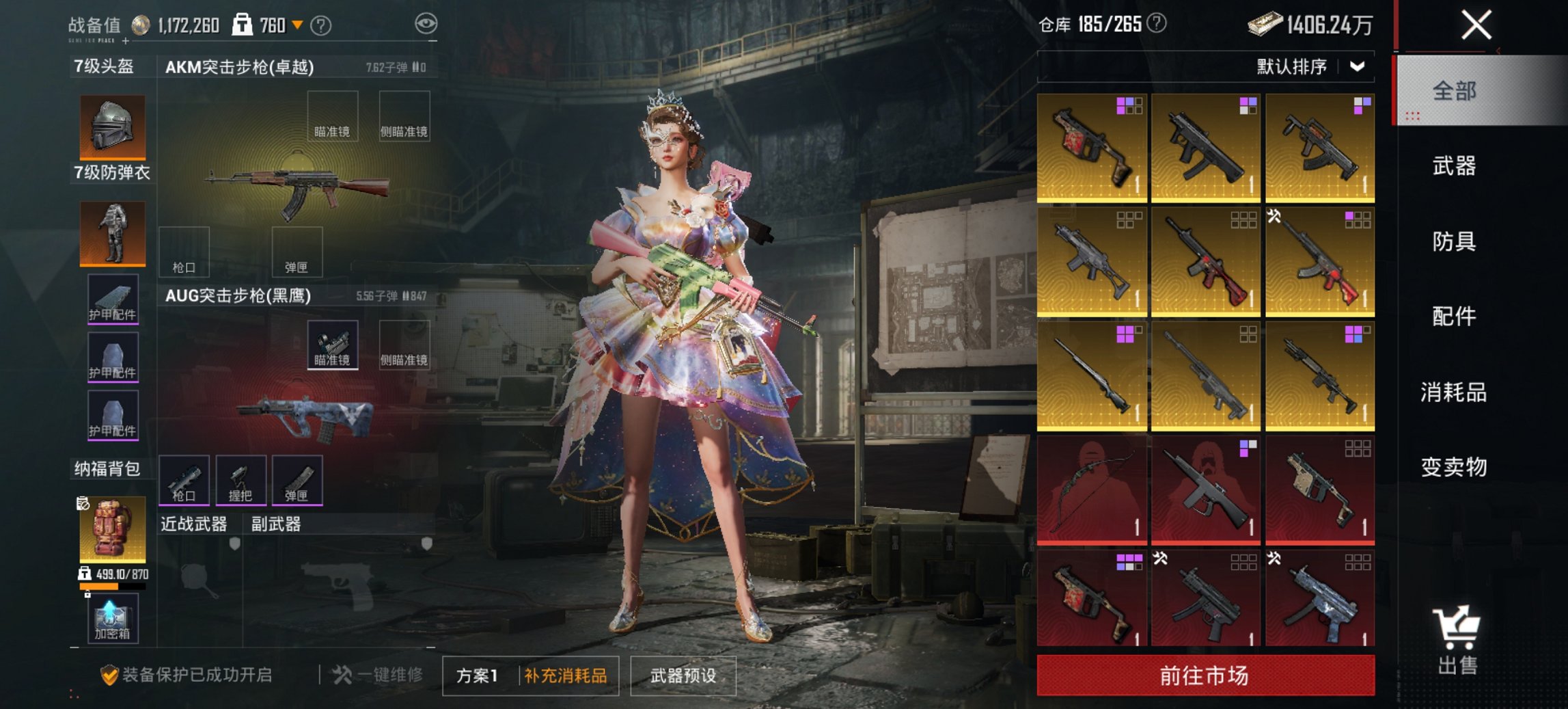1568x709 pixels.
Task: Open the 加密箱 secure box slot
Action: pos(113,619)
